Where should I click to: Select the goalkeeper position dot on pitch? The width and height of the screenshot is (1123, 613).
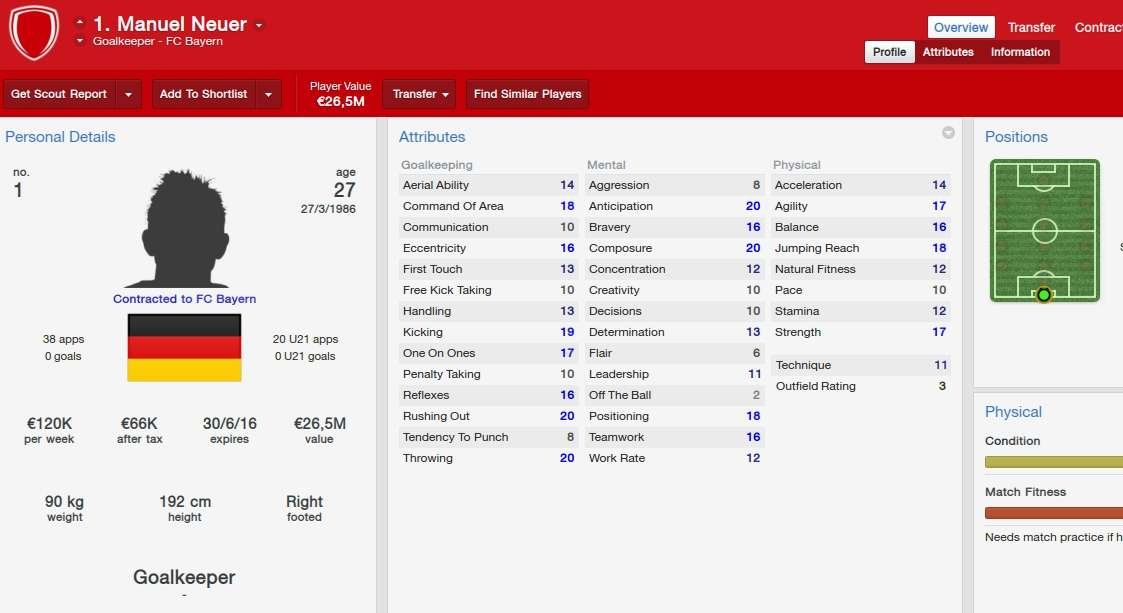pyautogui.click(x=1044, y=294)
